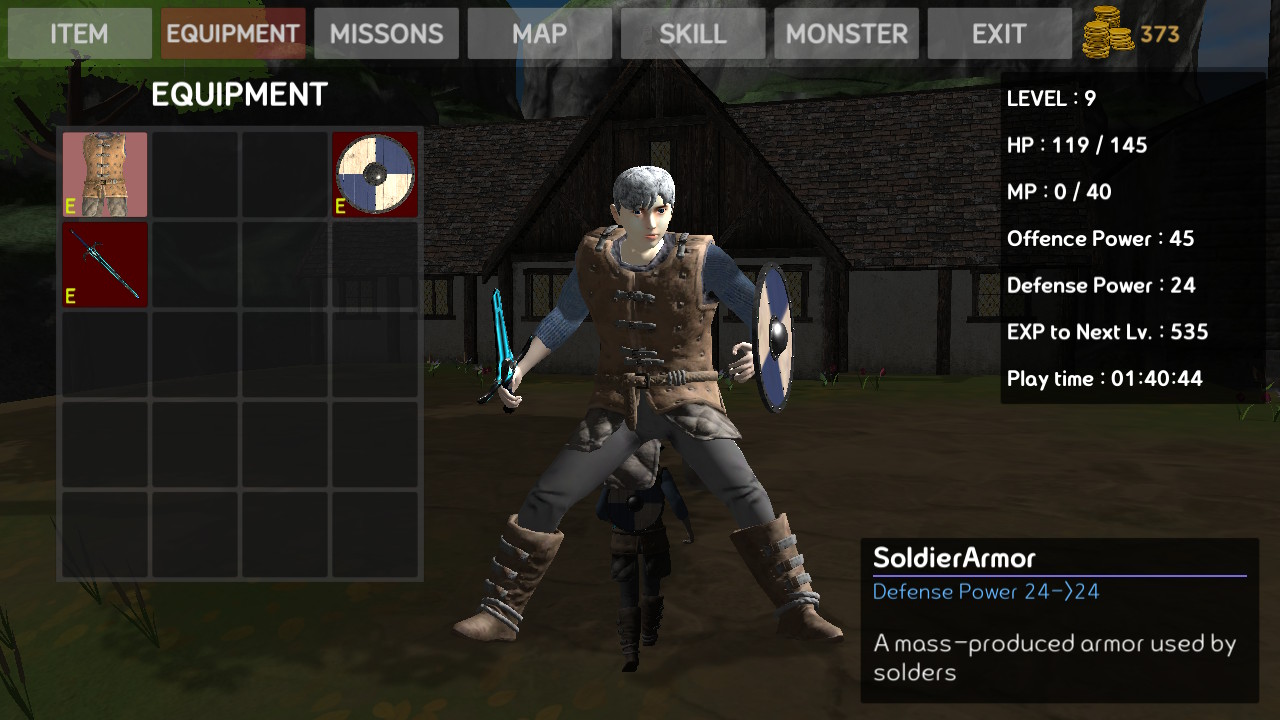Select the blue sword equipment icon
The width and height of the screenshot is (1280, 720).
point(104,264)
